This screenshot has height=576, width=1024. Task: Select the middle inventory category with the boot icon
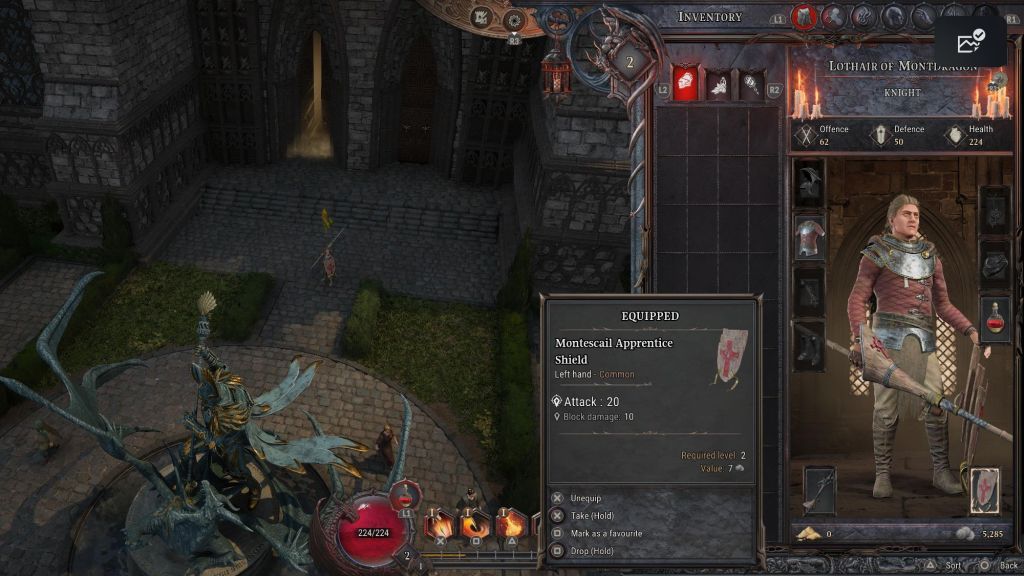coord(716,84)
